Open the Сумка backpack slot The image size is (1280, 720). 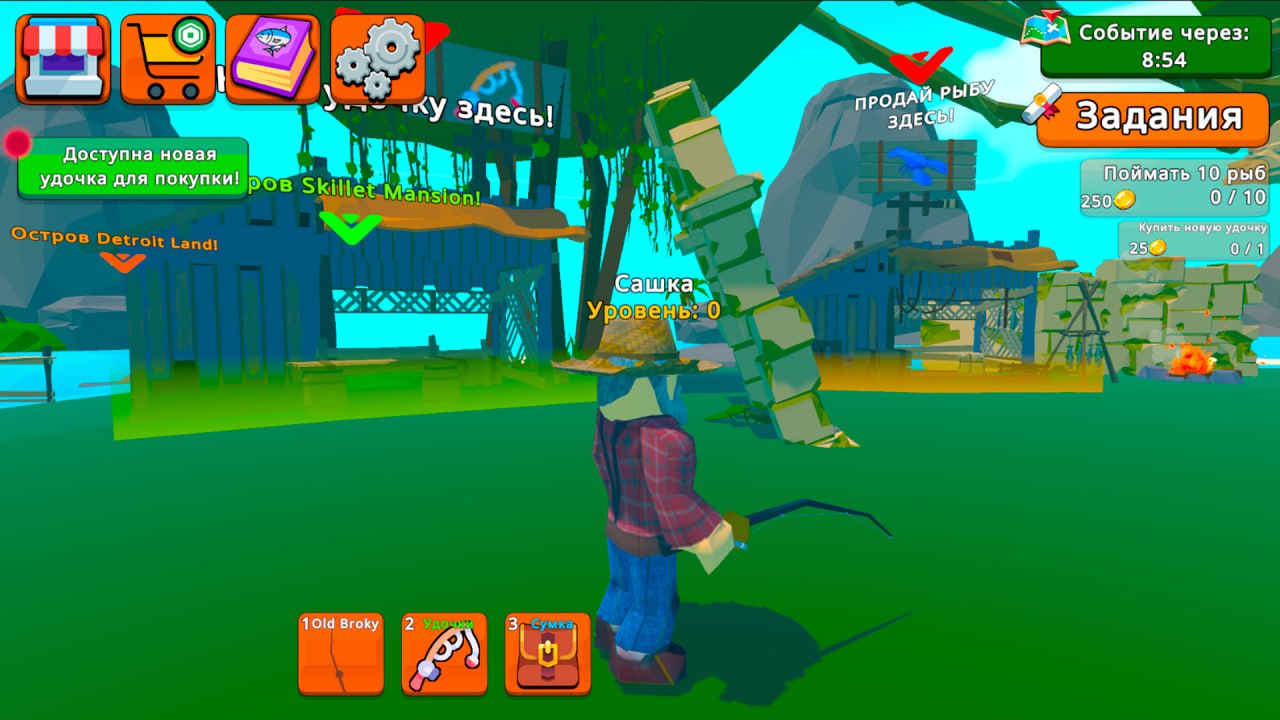pos(546,650)
